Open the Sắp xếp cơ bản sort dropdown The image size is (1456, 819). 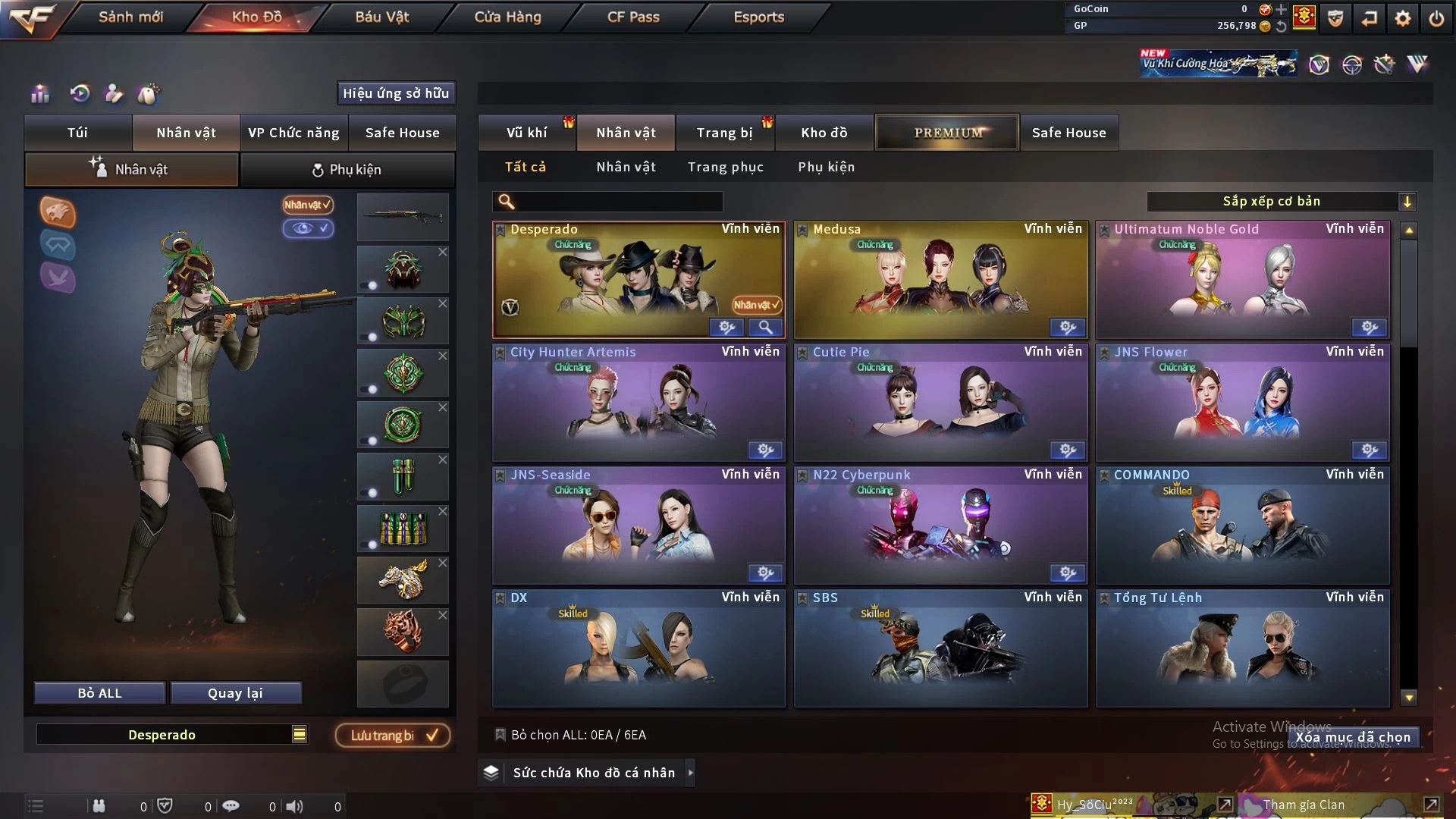point(1281,201)
